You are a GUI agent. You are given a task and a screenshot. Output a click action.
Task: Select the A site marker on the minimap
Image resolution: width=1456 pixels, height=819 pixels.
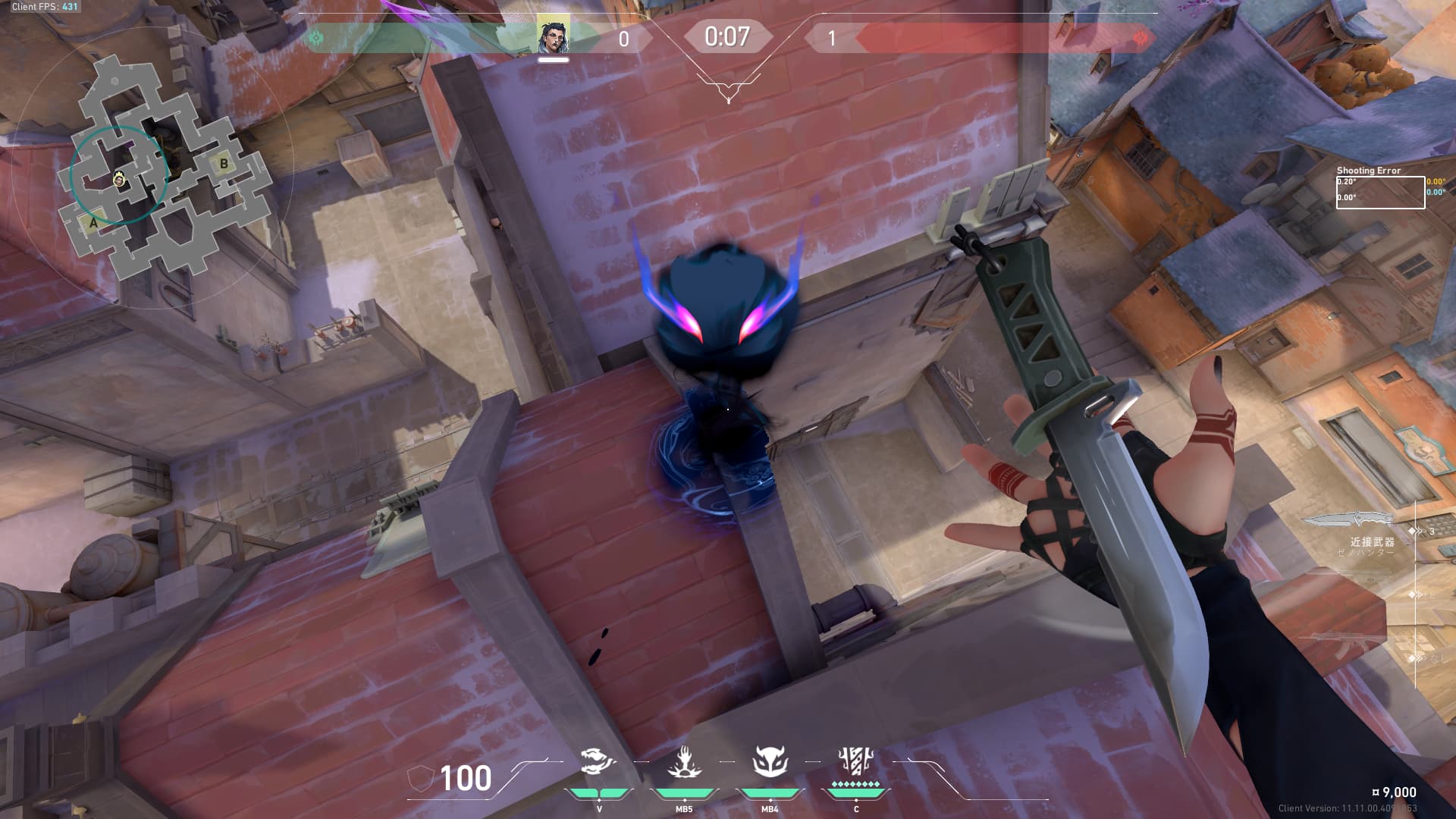(x=93, y=223)
